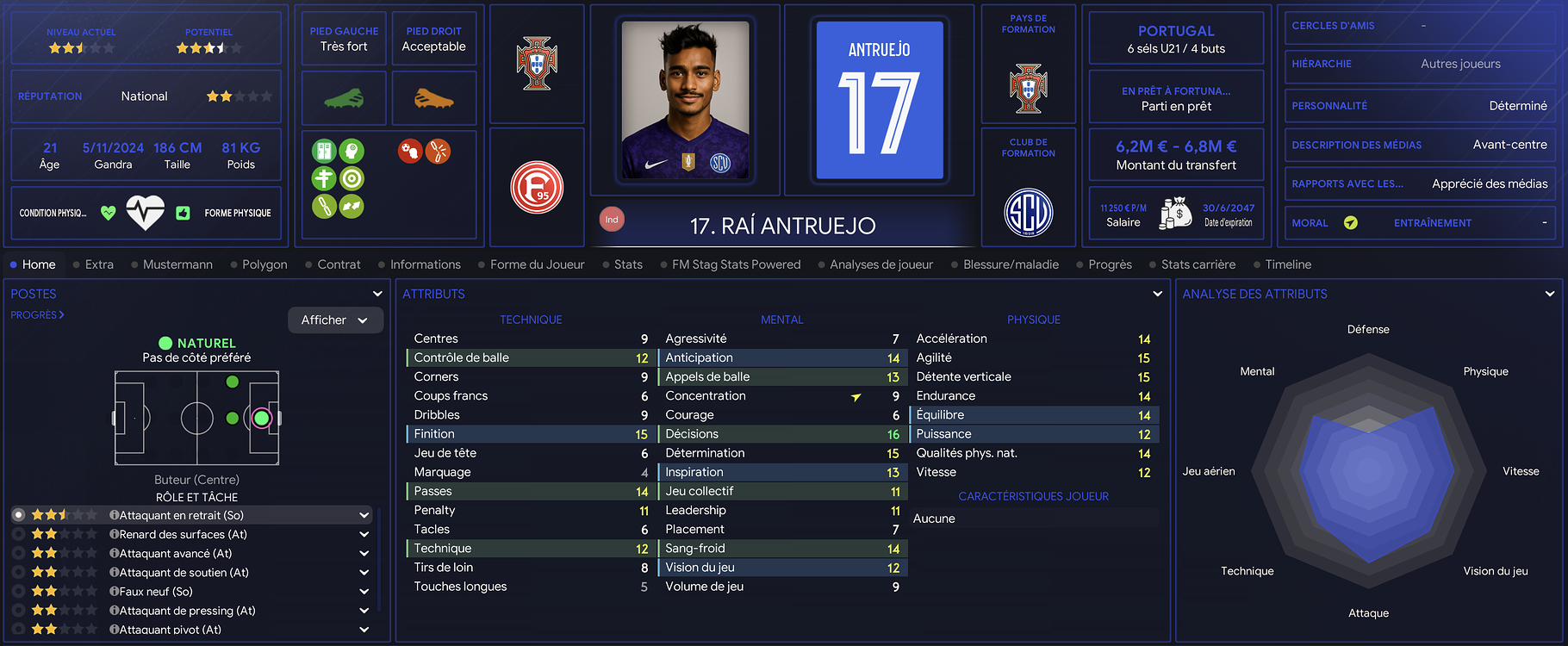Viewport: 1568px width, 646px height.
Task: Go to the Blessure/maladie tab
Action: click(x=1011, y=264)
